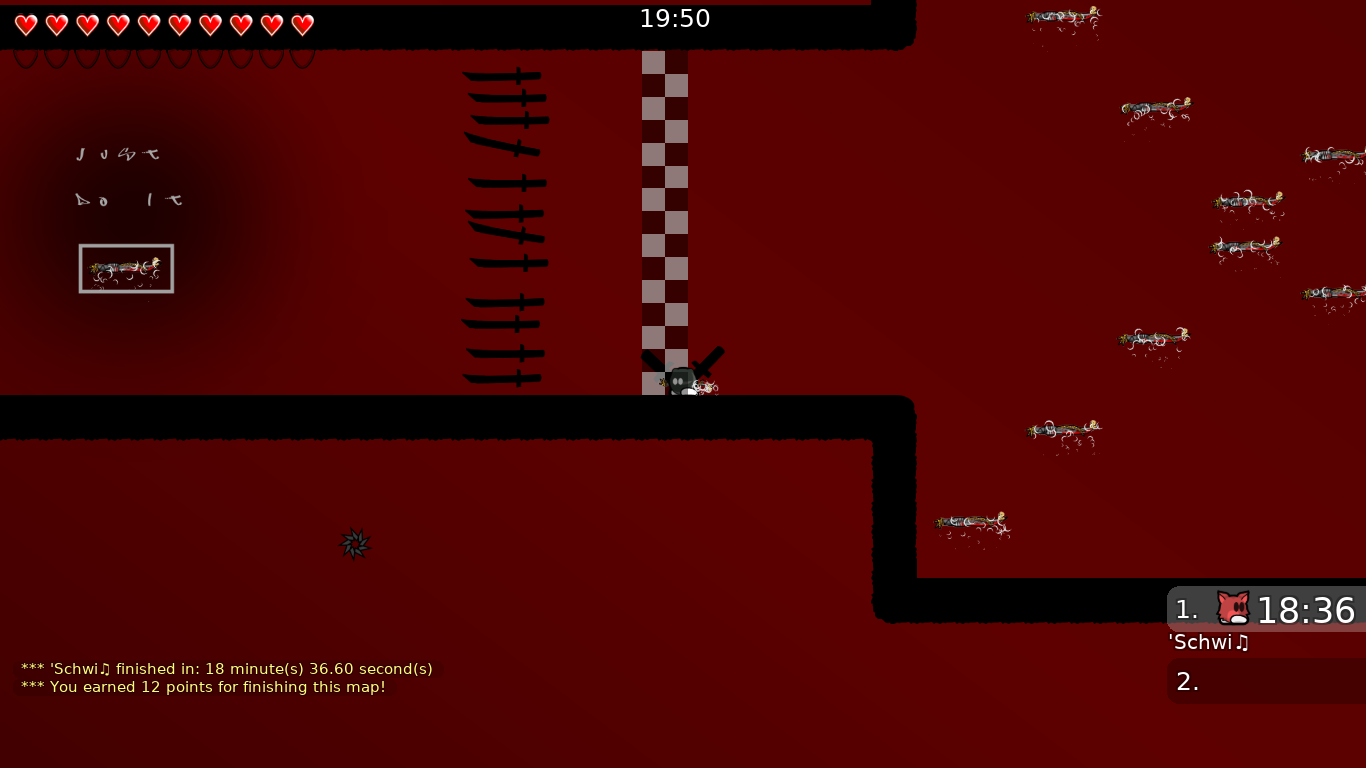Select the fox avatar beside the 18:36 record
The image size is (1366, 768).
coord(1233,609)
